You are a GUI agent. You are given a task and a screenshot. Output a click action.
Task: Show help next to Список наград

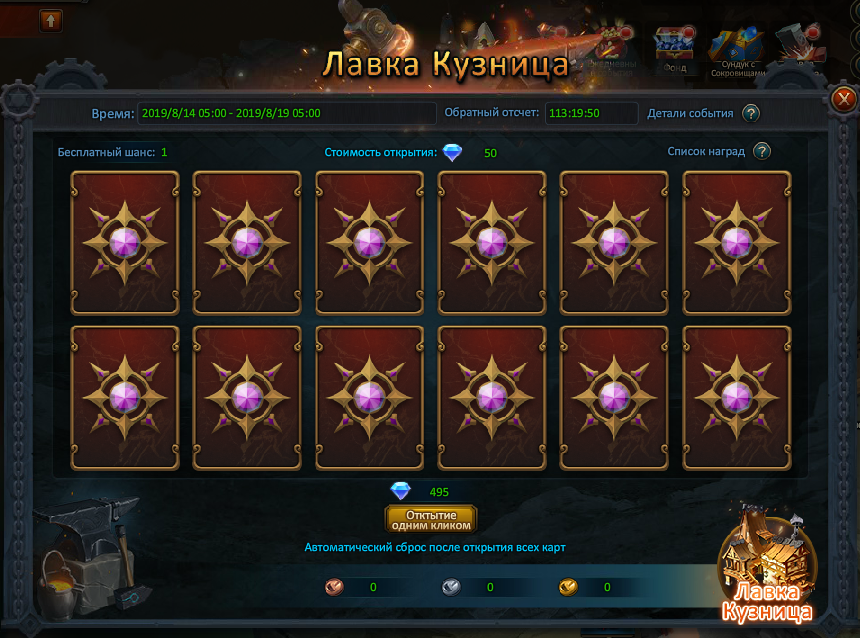pyautogui.click(x=762, y=152)
